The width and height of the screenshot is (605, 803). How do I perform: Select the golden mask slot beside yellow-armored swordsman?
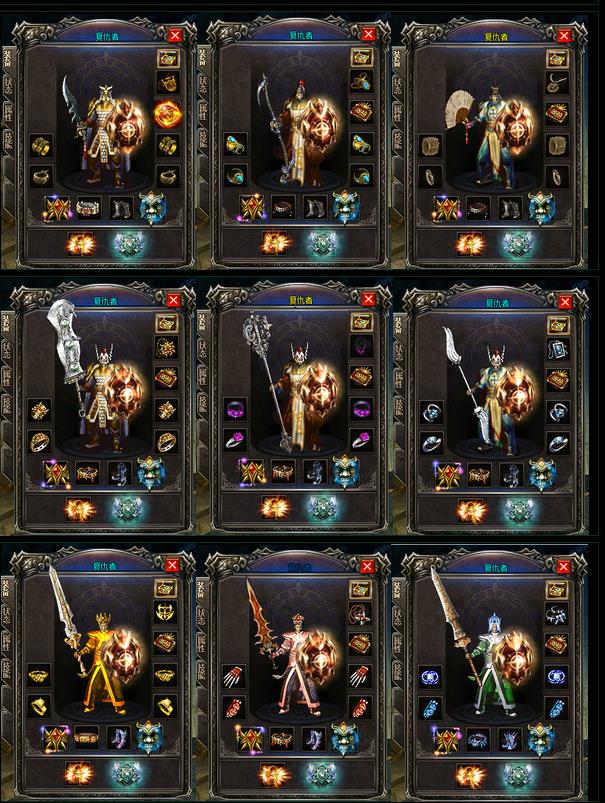166,611
